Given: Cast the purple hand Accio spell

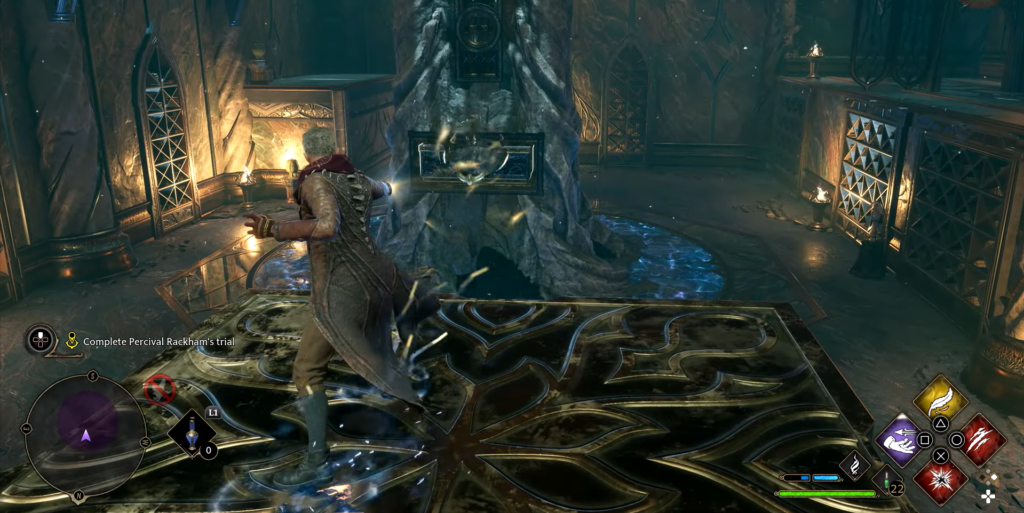Looking at the screenshot, I should tap(899, 440).
